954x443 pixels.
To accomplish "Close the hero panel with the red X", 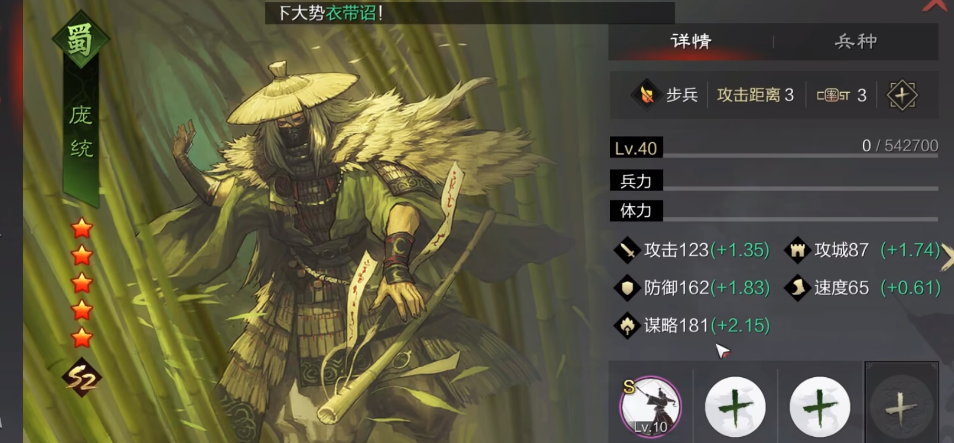I will 936,5.
